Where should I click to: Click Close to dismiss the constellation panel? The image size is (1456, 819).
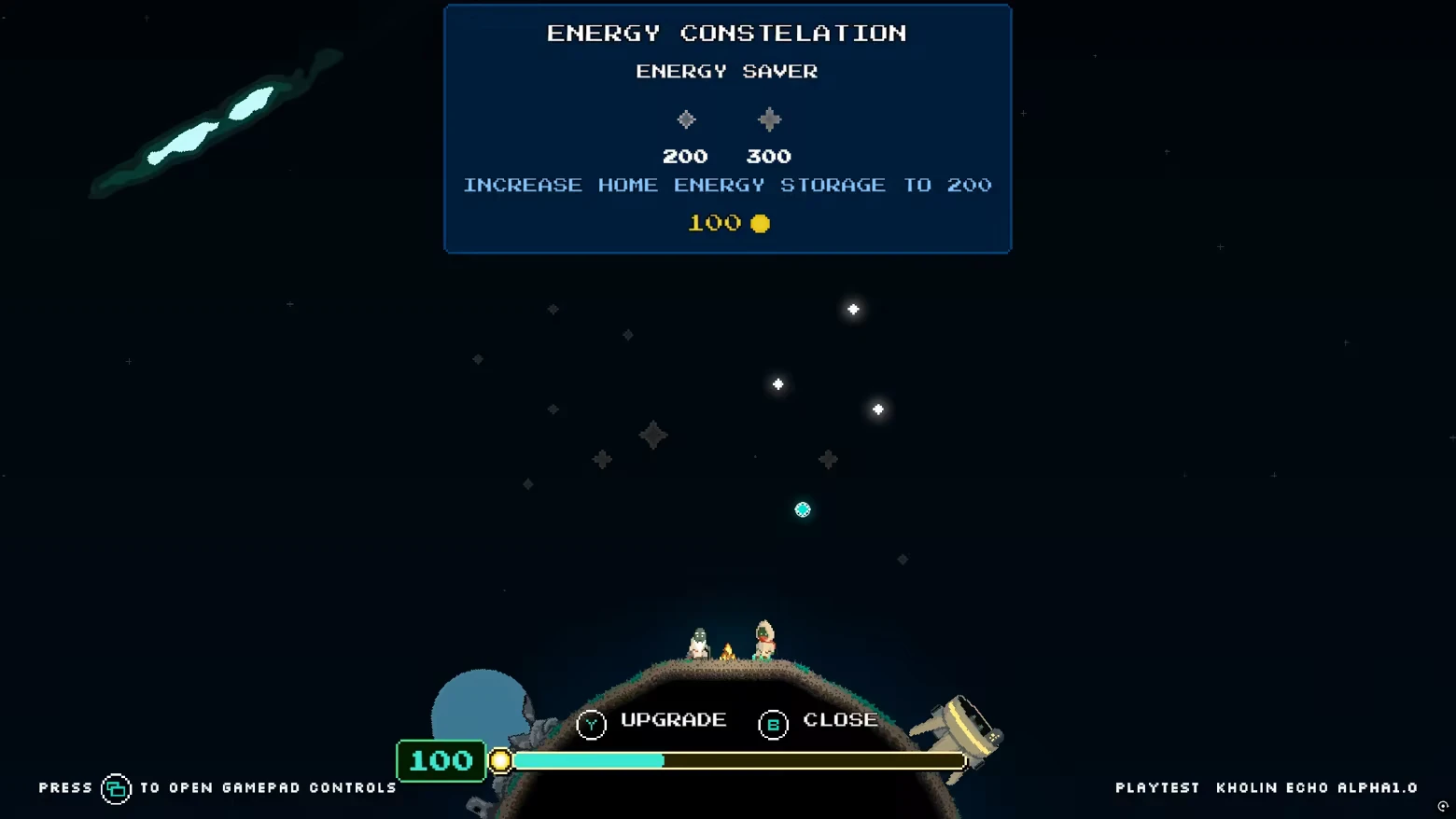[x=839, y=719]
